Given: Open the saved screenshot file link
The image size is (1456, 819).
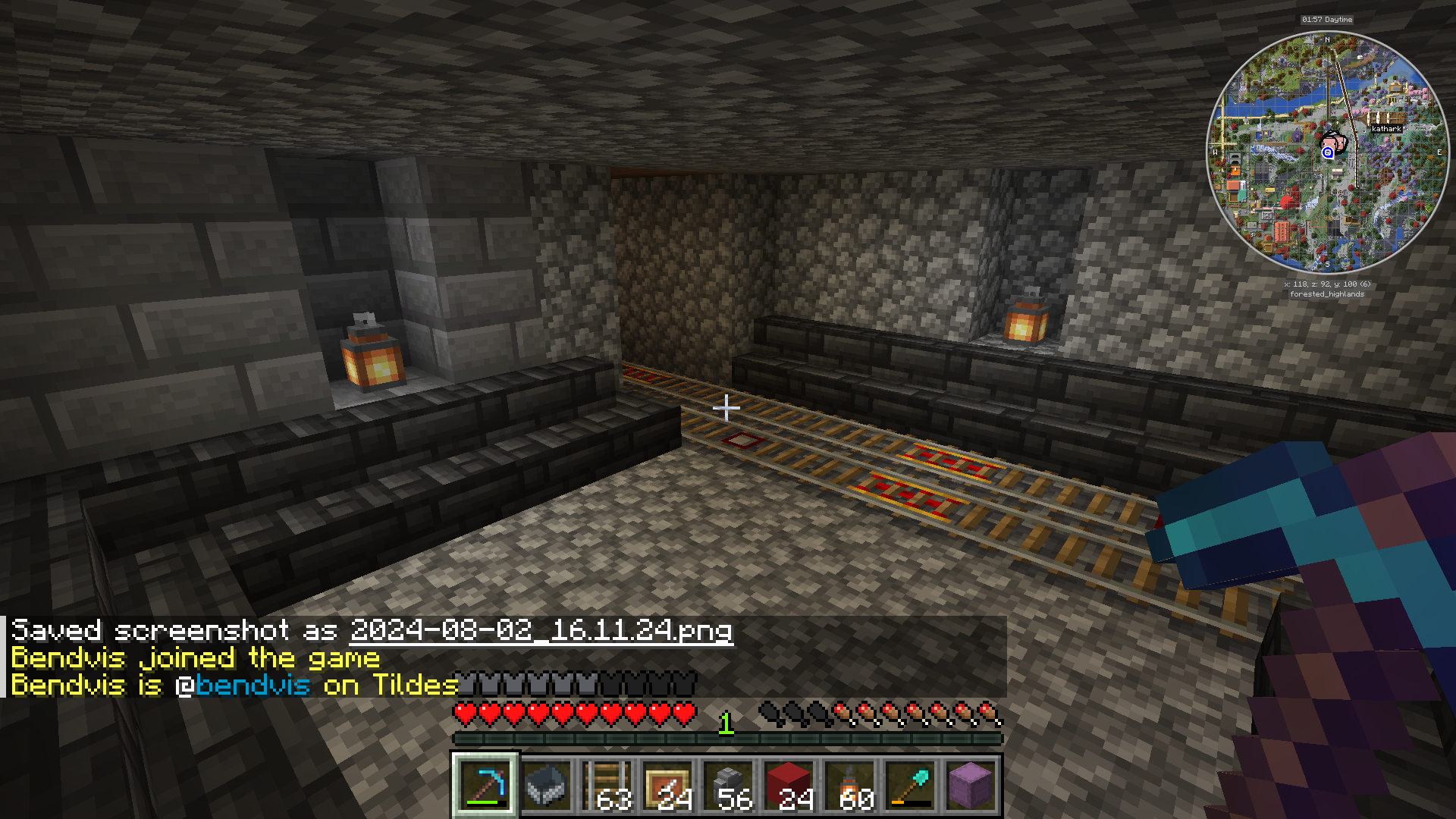Looking at the screenshot, I should [x=541, y=631].
